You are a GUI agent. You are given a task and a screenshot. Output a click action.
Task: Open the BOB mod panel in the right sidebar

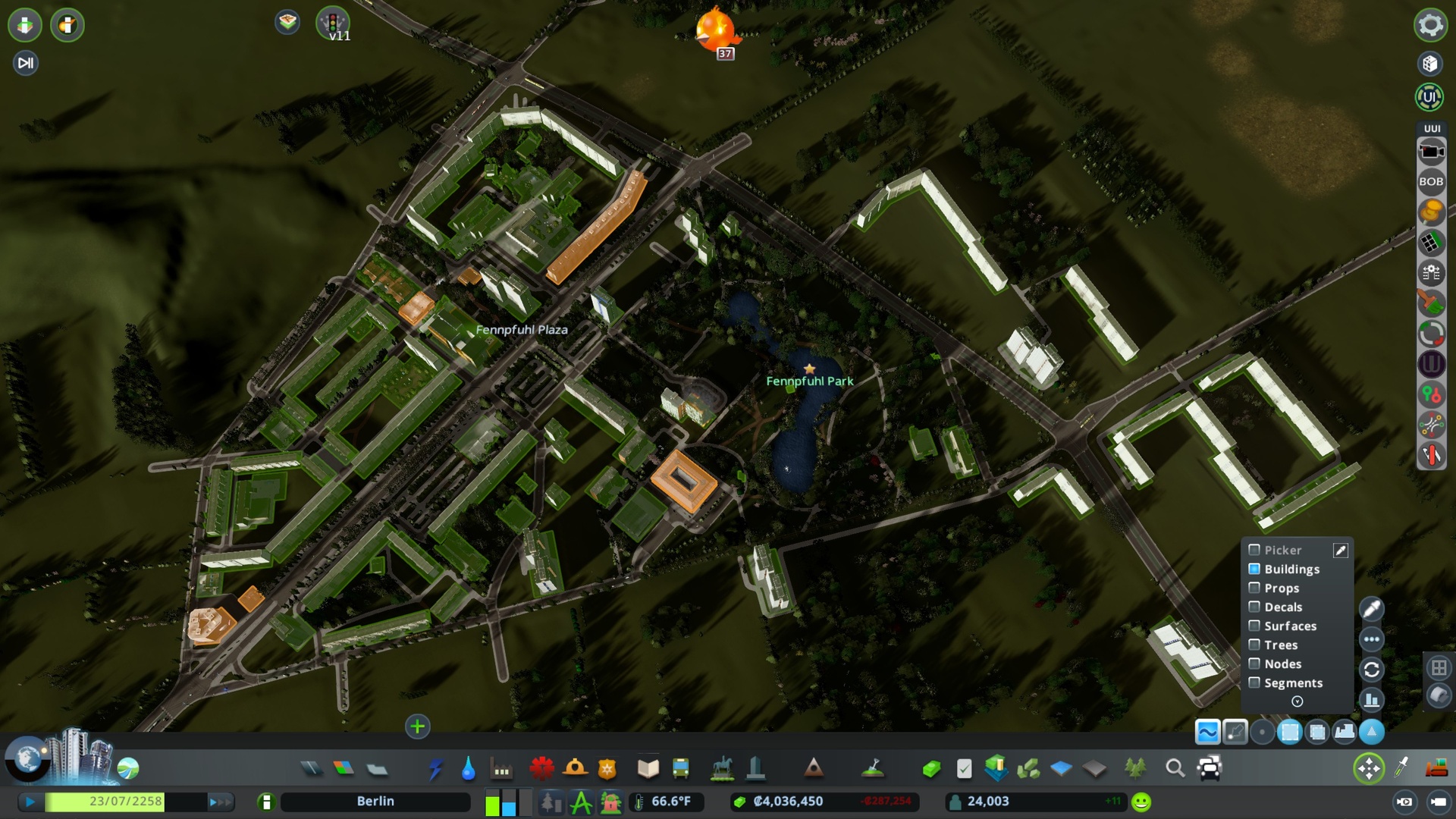coord(1432,181)
